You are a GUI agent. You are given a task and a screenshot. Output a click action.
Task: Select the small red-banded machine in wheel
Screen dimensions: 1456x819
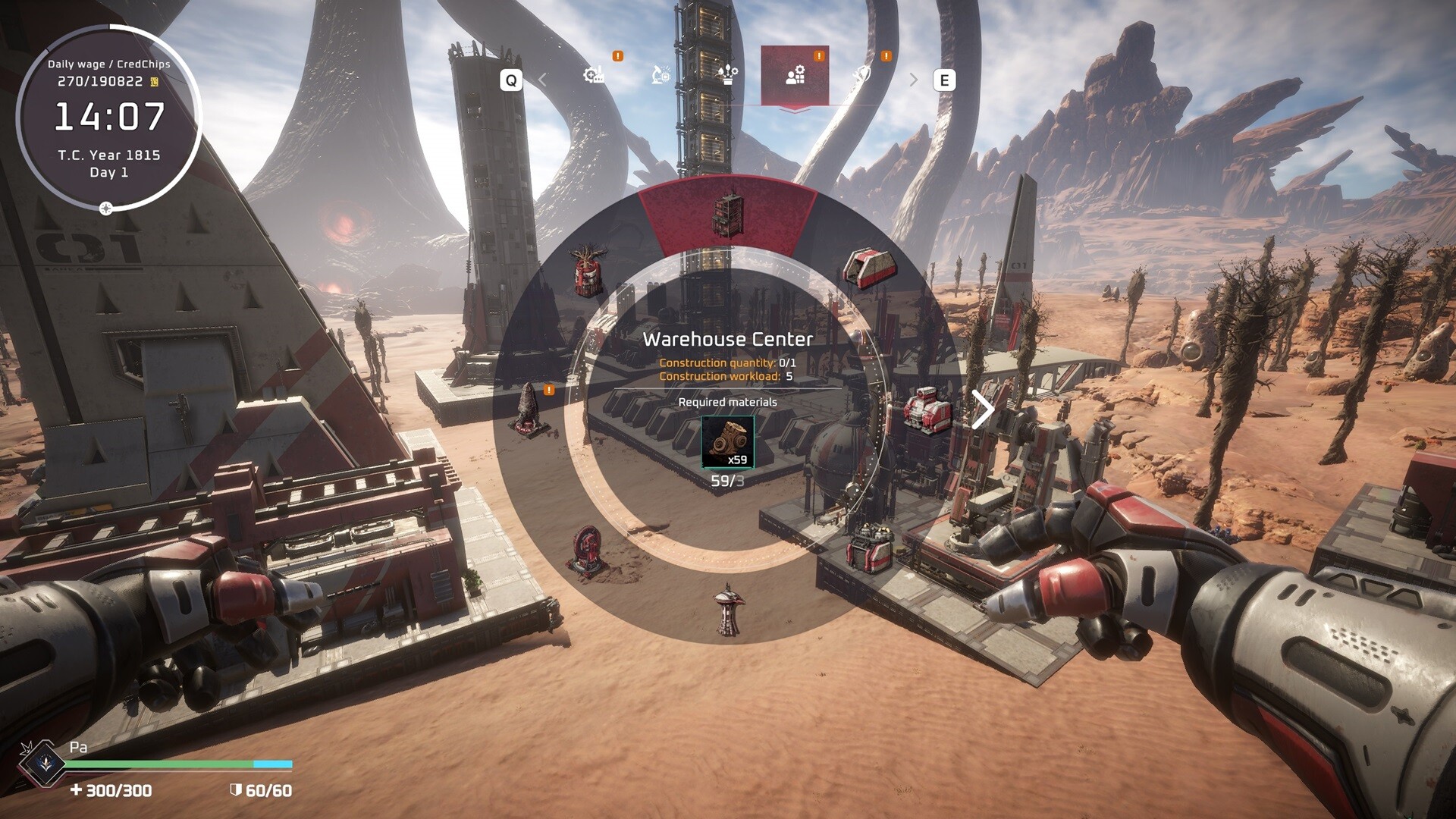pos(870,548)
